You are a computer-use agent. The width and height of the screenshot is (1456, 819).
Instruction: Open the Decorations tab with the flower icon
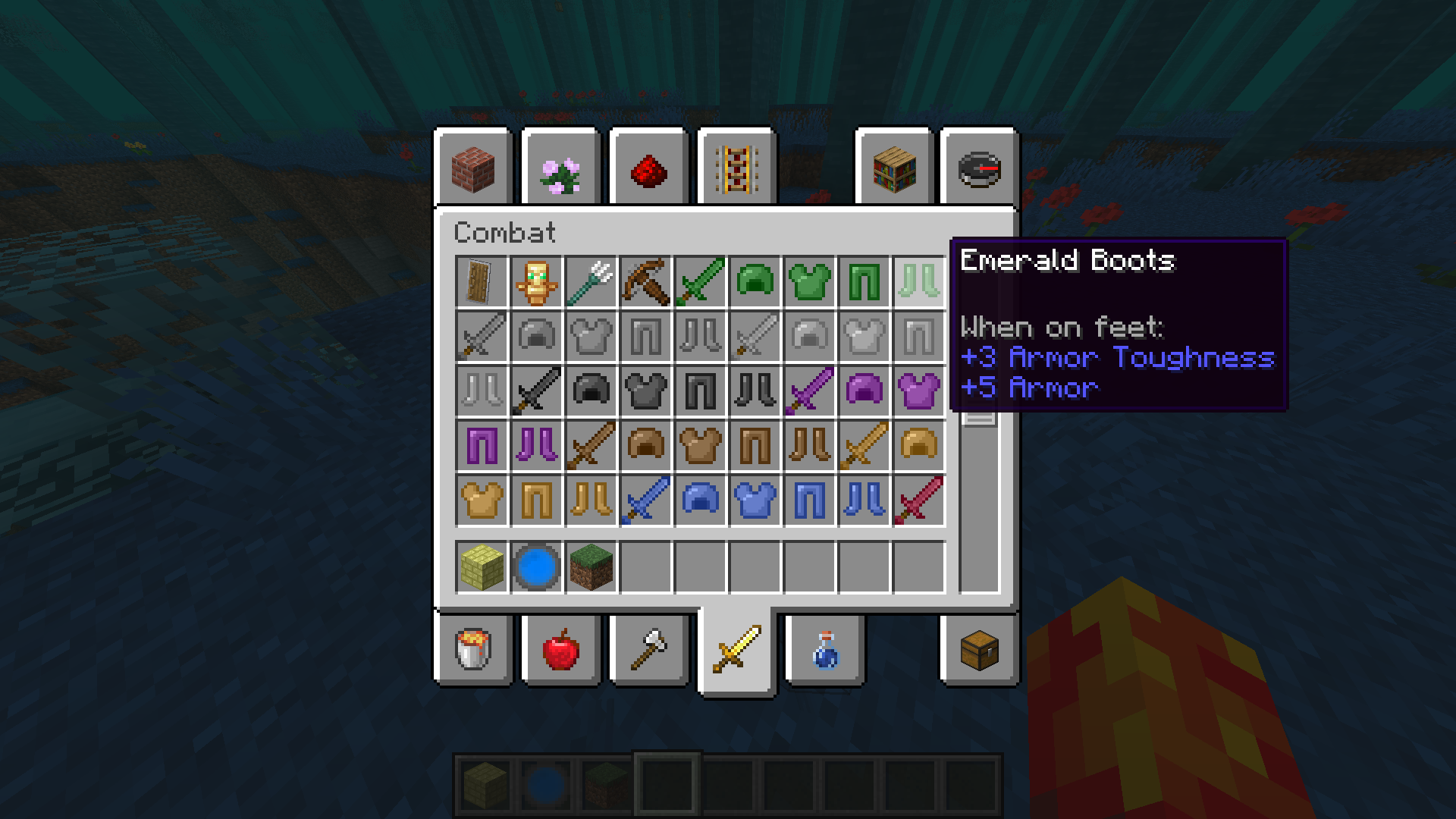(x=561, y=168)
